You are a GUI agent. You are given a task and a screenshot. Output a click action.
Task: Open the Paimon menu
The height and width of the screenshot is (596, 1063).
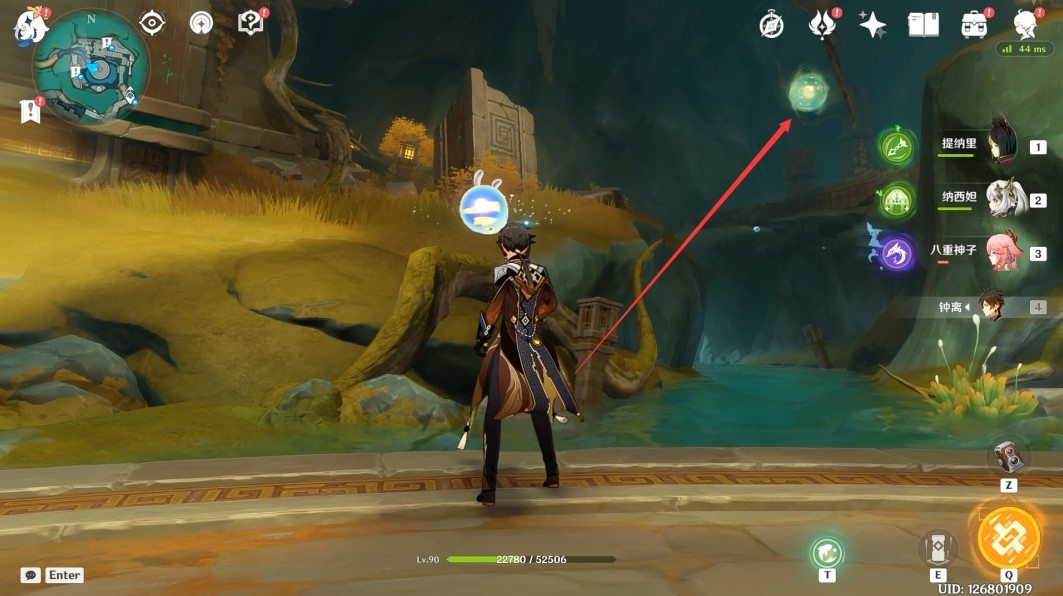[x=32, y=27]
